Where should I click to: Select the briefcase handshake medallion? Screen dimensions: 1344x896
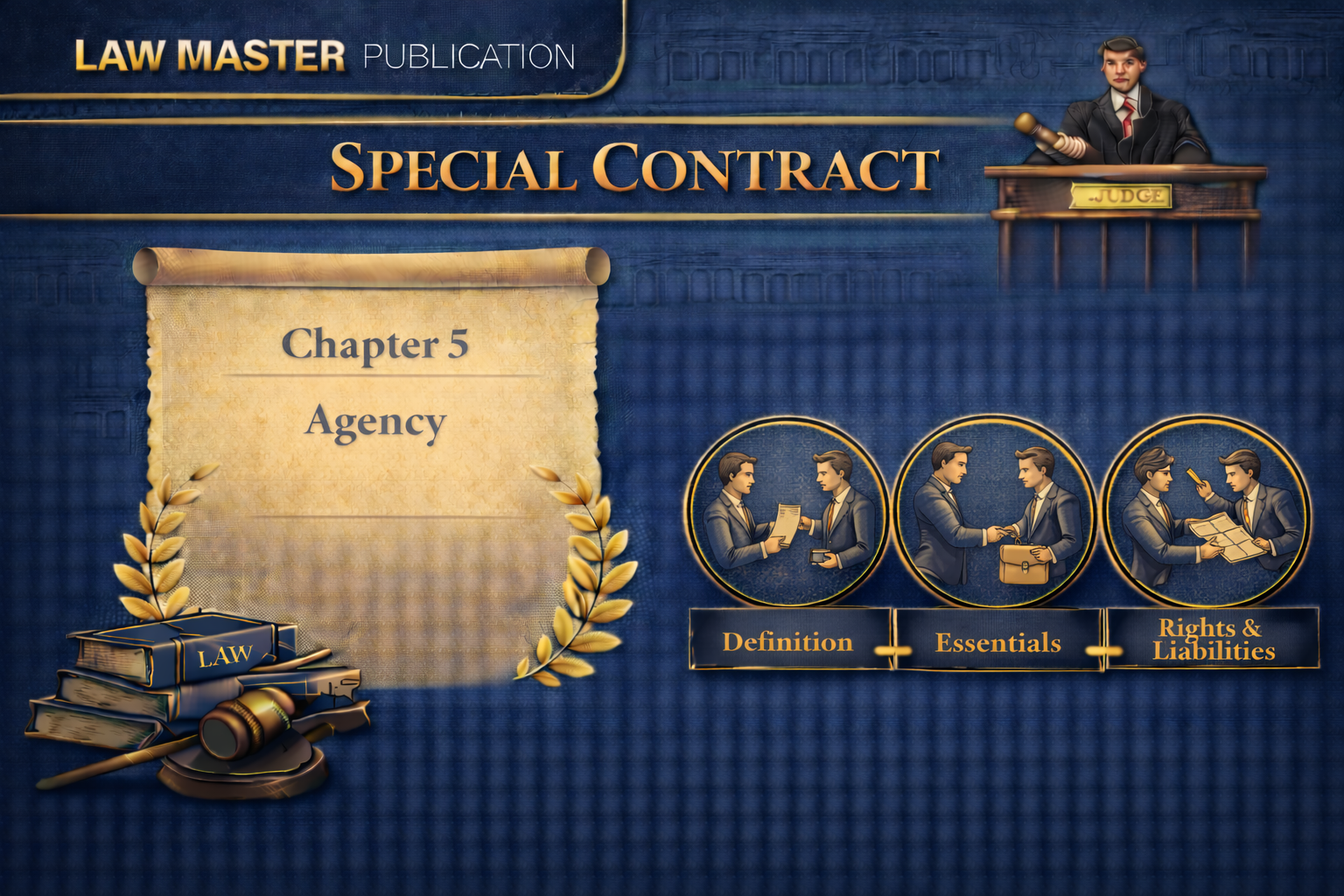coord(997,513)
